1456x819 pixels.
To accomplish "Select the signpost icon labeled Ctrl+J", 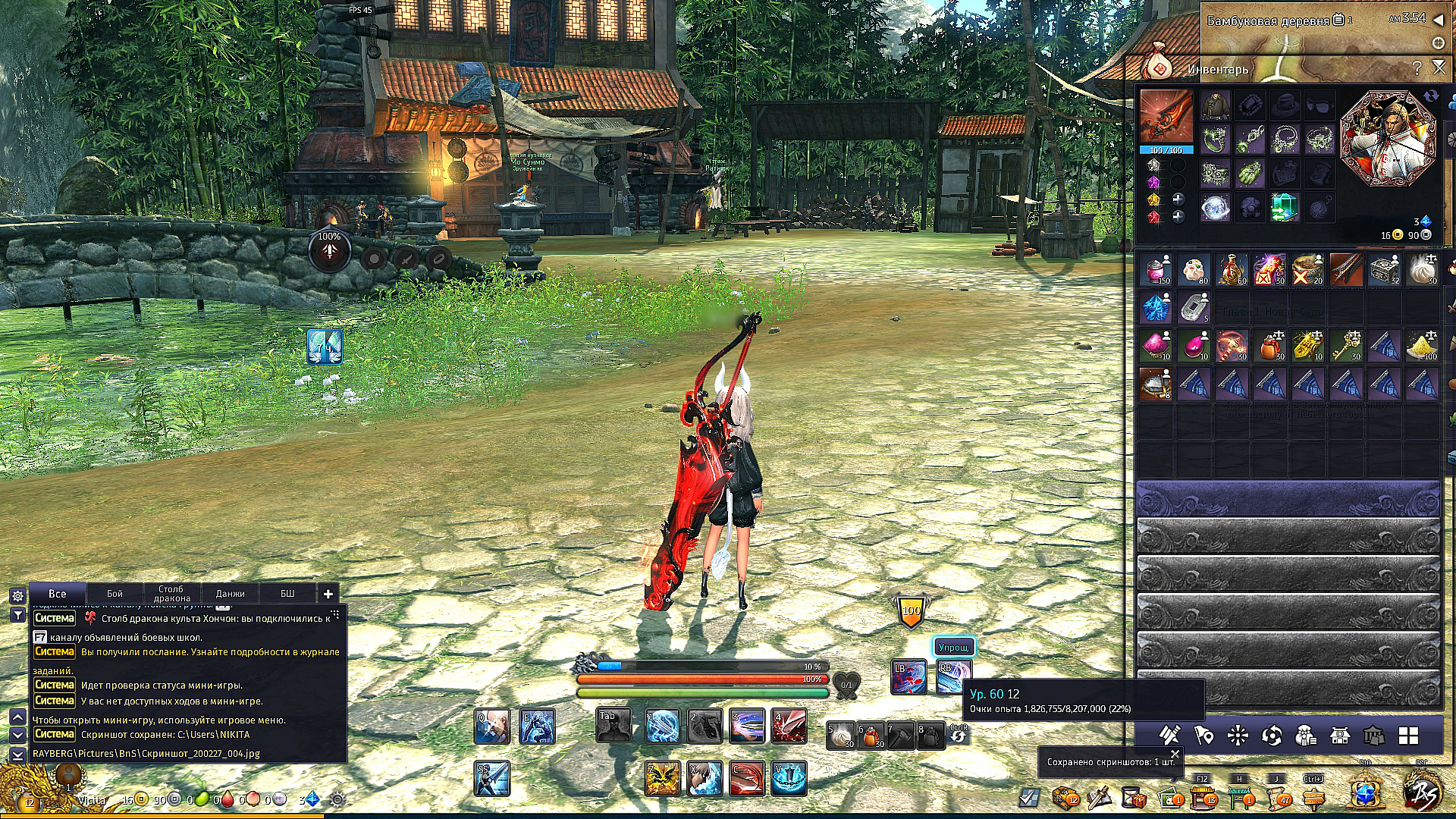I will coord(1314,799).
